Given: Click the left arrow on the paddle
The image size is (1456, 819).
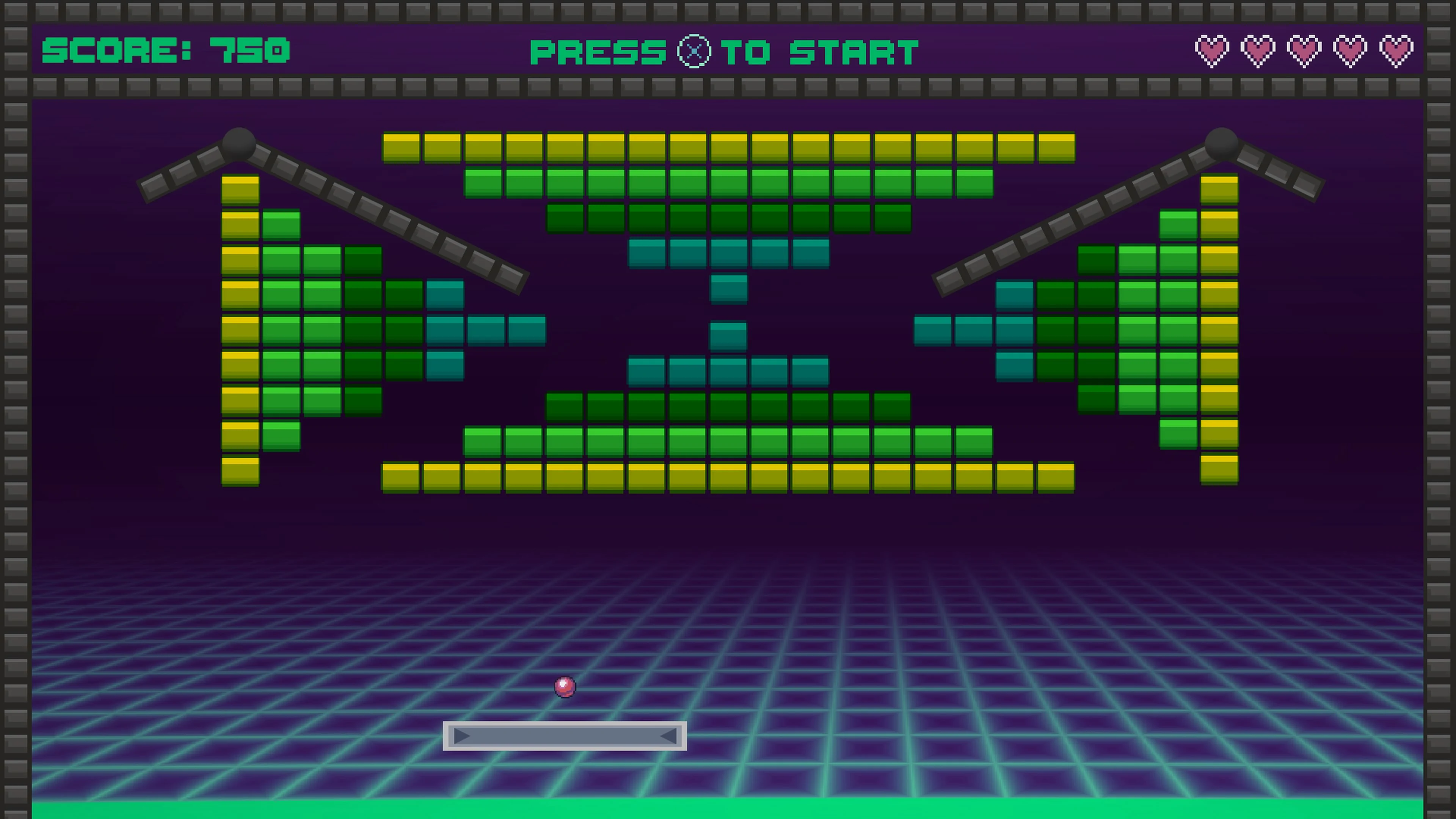Looking at the screenshot, I should (x=461, y=736).
